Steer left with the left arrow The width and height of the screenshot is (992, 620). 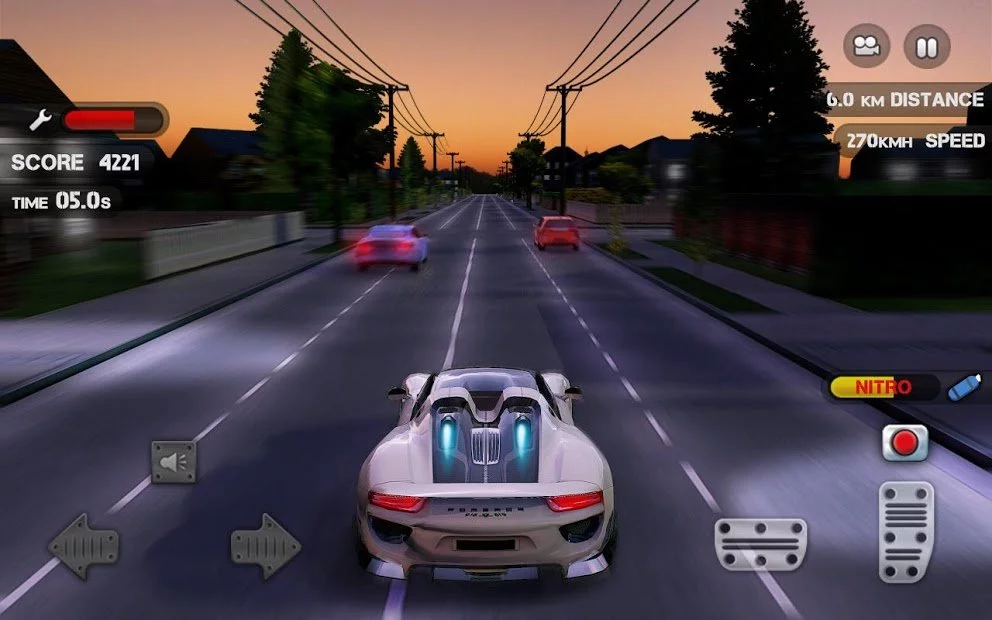point(84,546)
